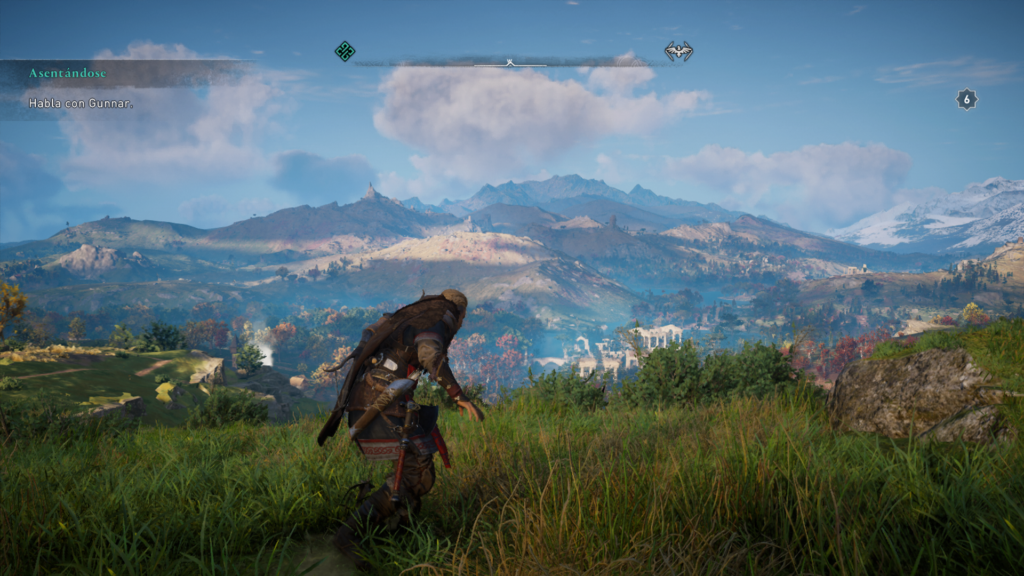Click the compass bar at top center
1024x576 pixels.
(x=510, y=63)
